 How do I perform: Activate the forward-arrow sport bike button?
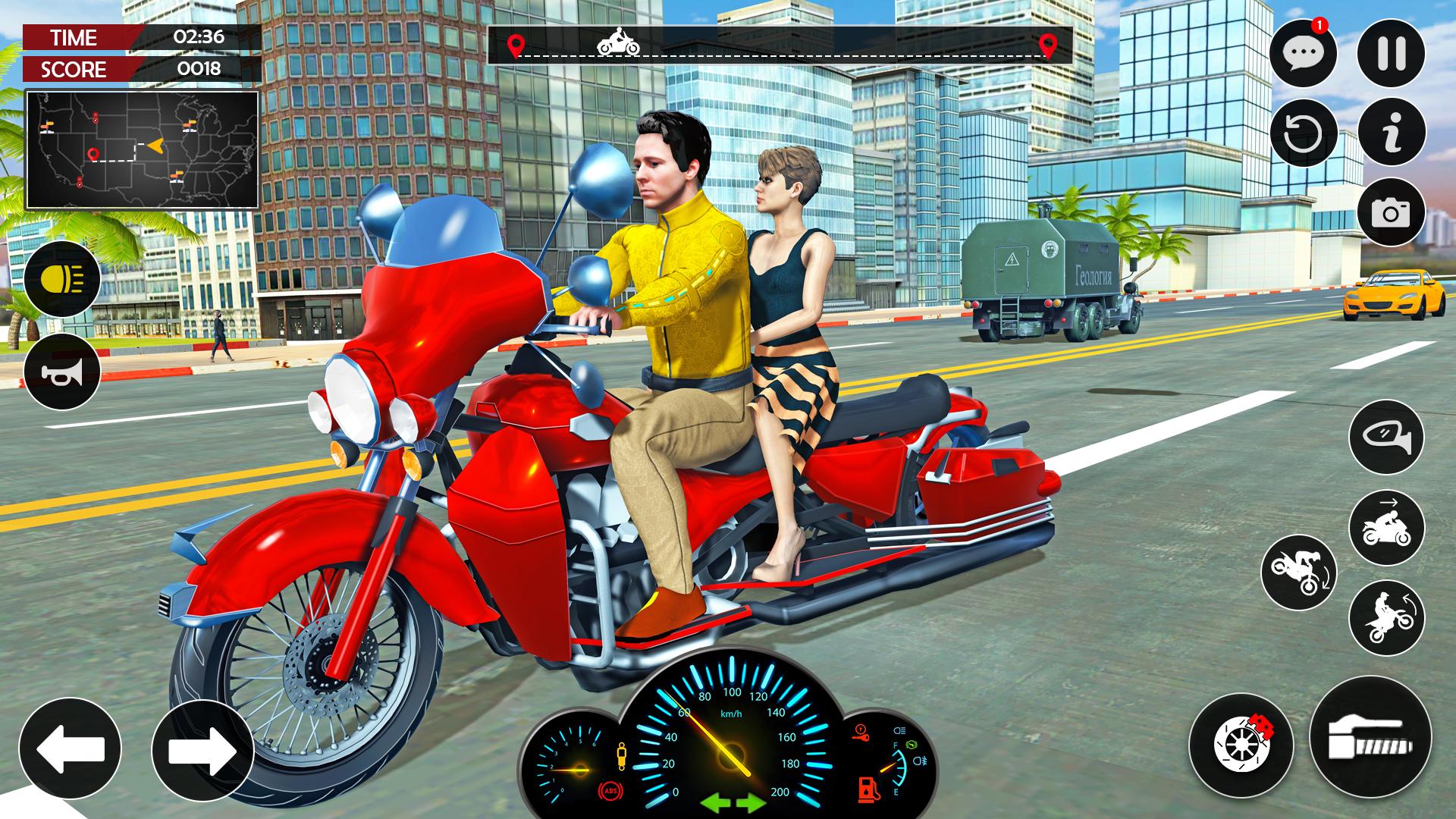[x=1386, y=528]
